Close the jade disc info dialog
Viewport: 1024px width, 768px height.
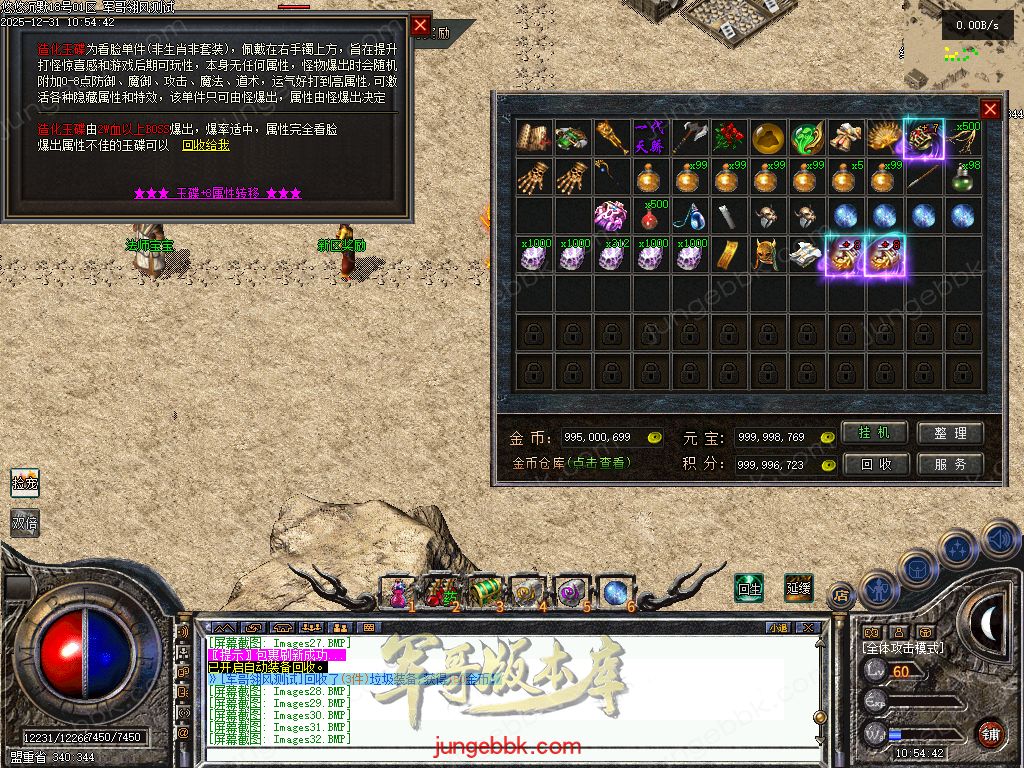coord(420,25)
